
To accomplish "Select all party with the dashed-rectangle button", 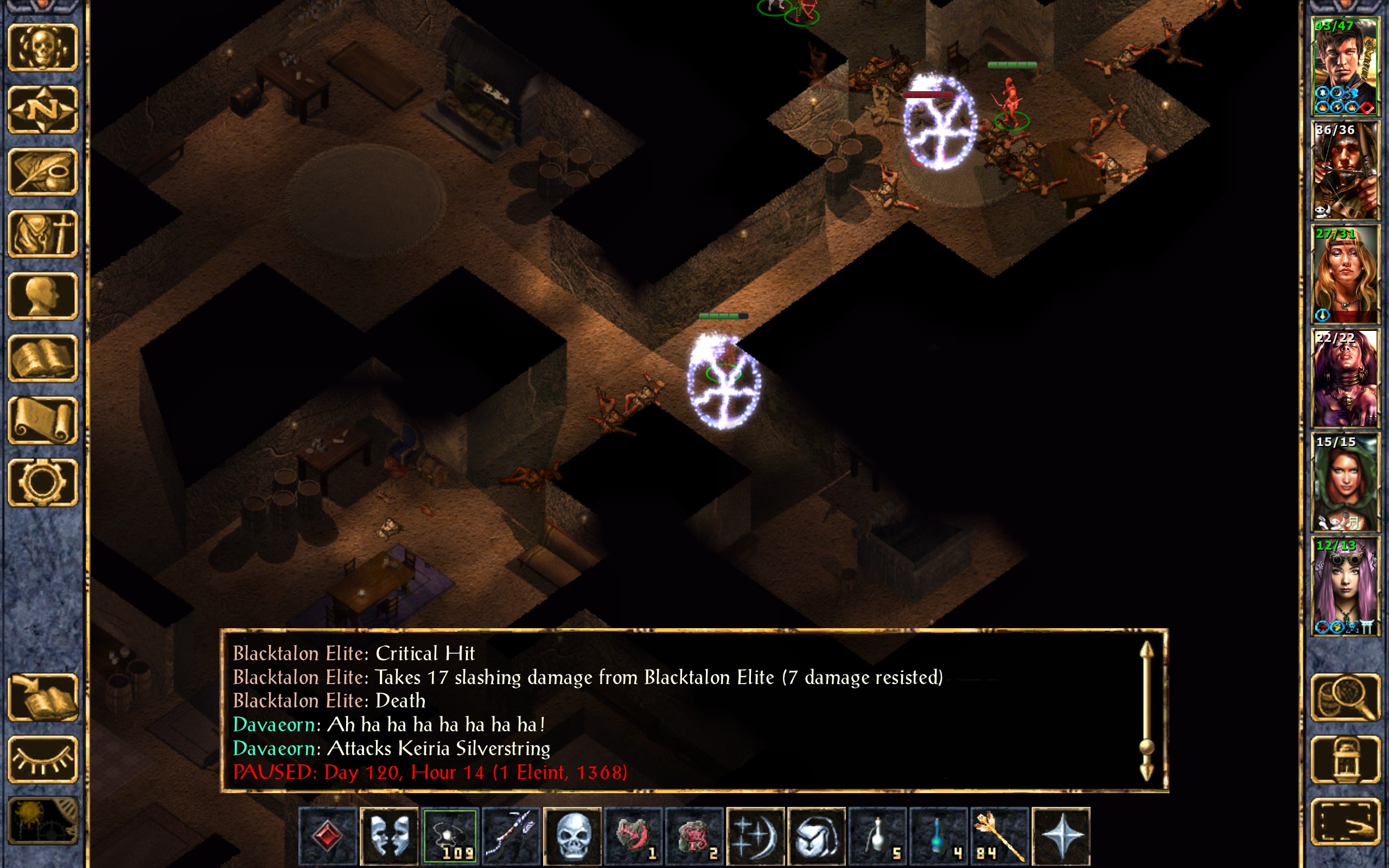I will coord(1344,821).
